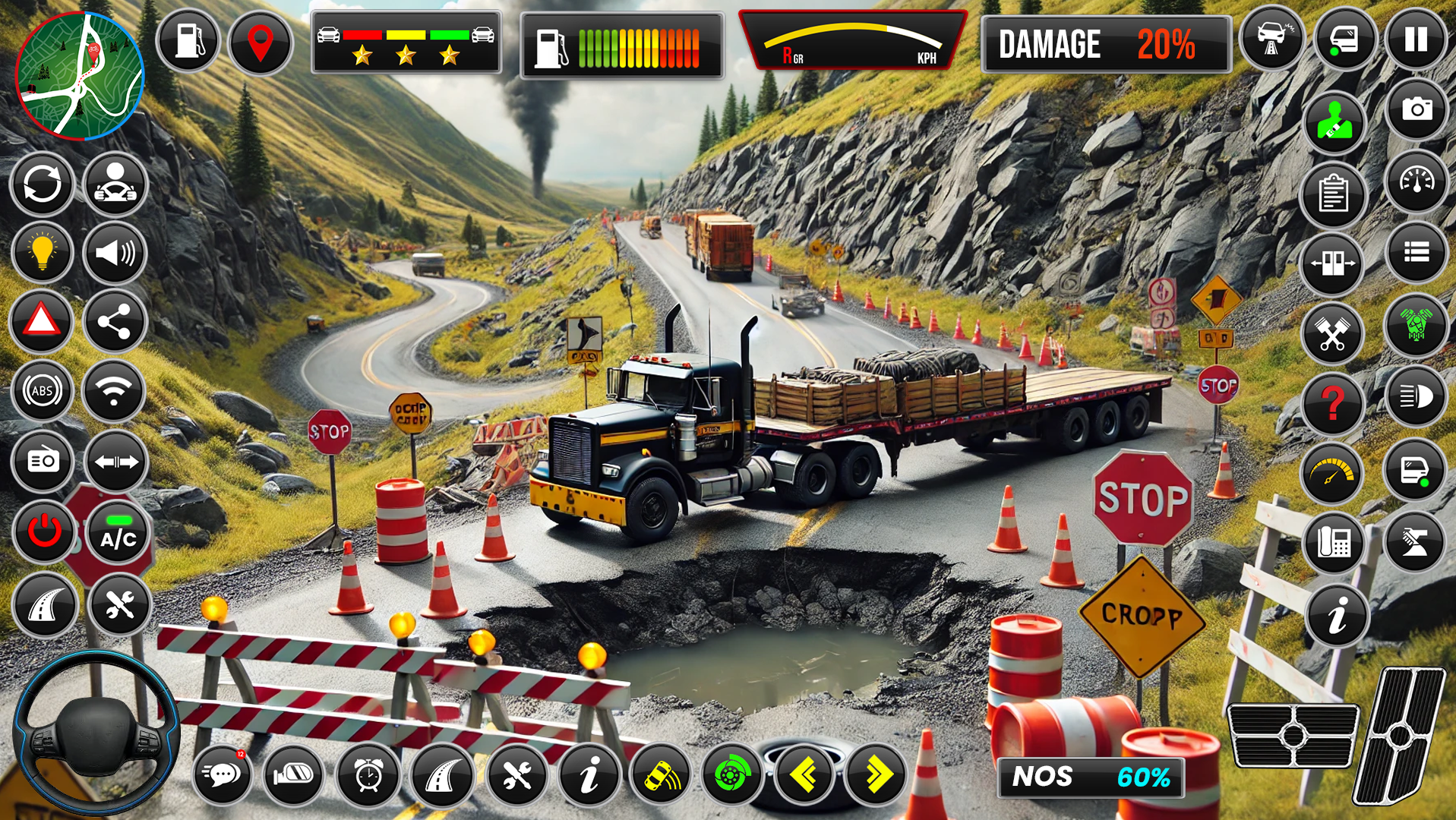The image size is (1456, 820).
Task: Turn on the truck headlights bulb icon
Action: (x=43, y=253)
